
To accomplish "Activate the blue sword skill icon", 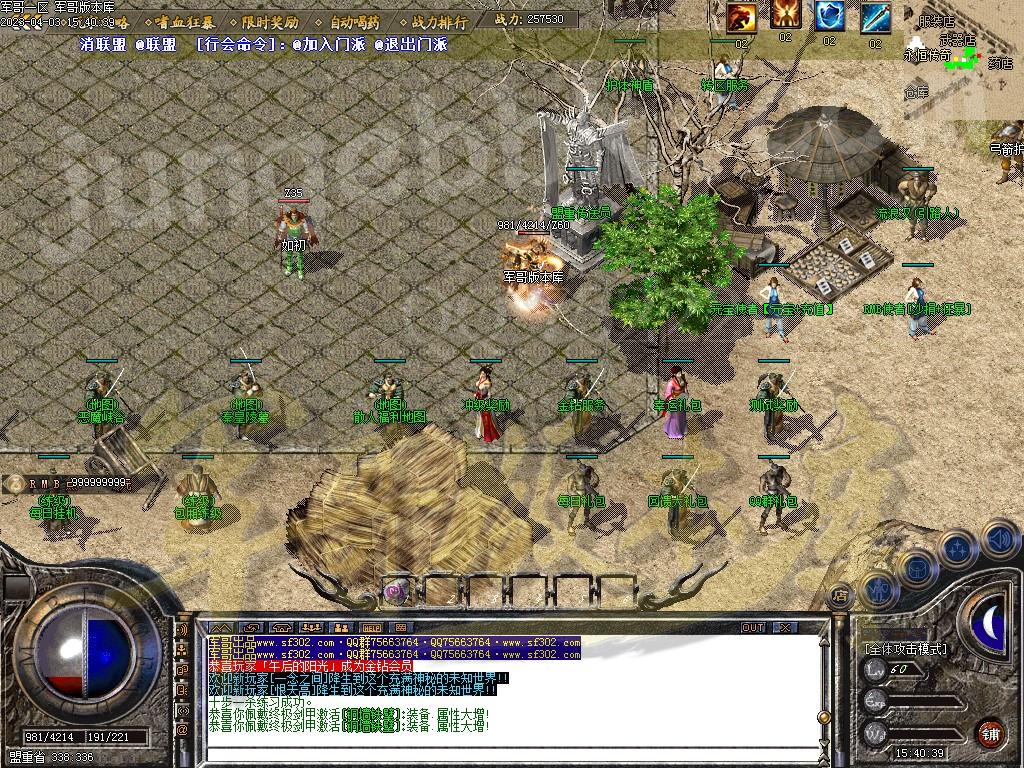I will pyautogui.click(x=875, y=17).
